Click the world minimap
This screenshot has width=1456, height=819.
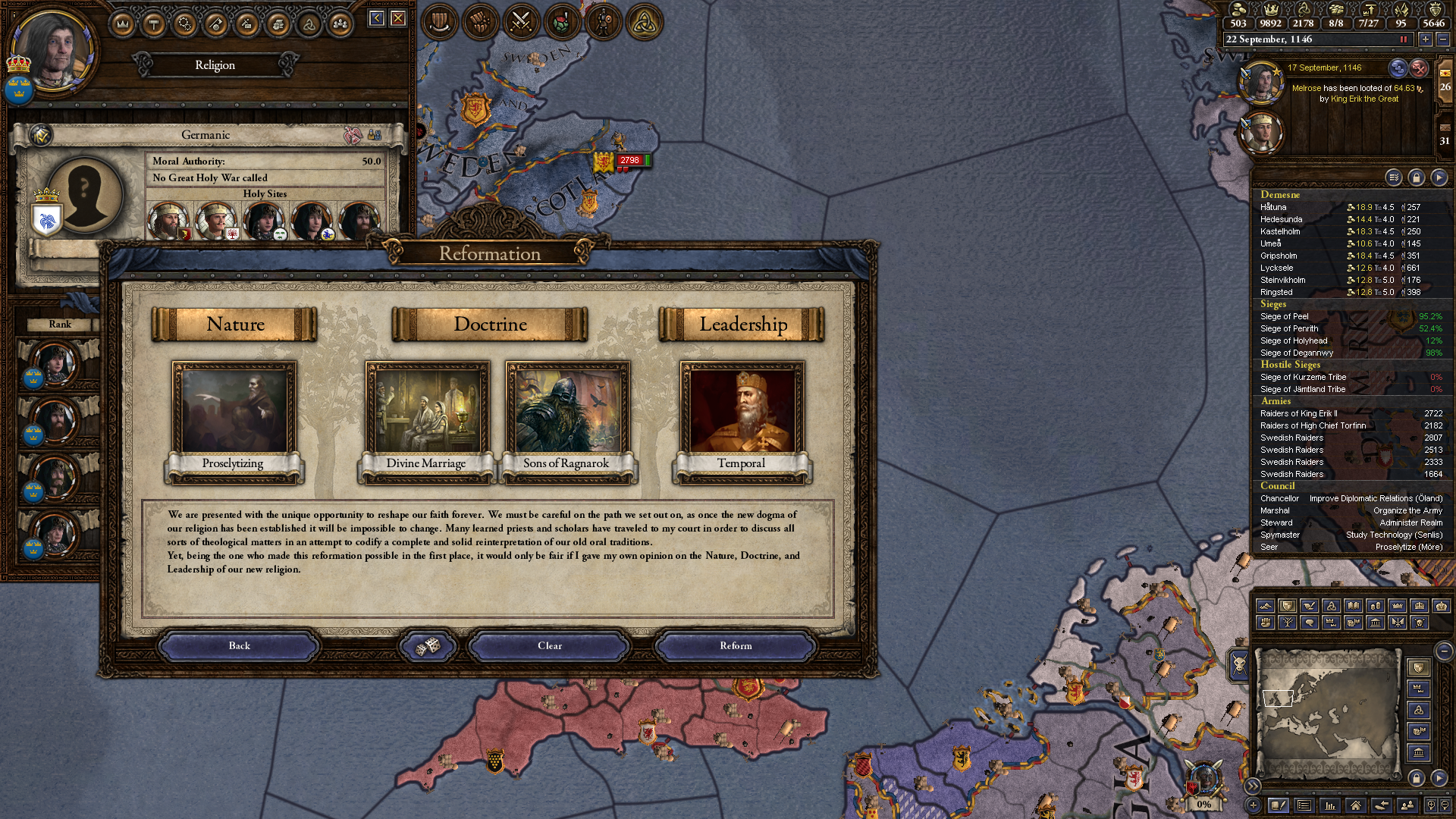tap(1327, 713)
